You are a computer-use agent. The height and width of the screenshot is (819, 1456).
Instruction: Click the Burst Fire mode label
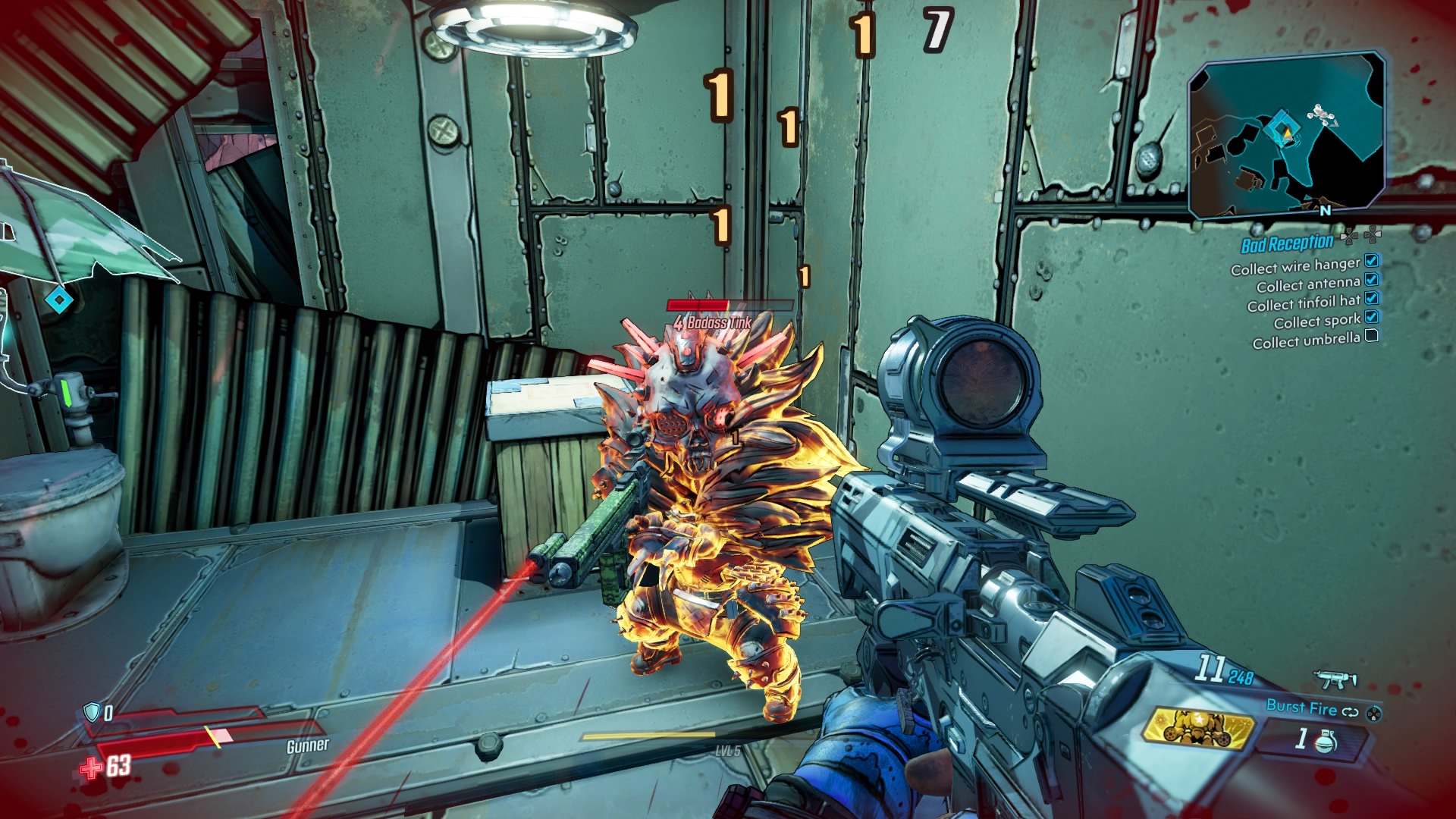1301,708
